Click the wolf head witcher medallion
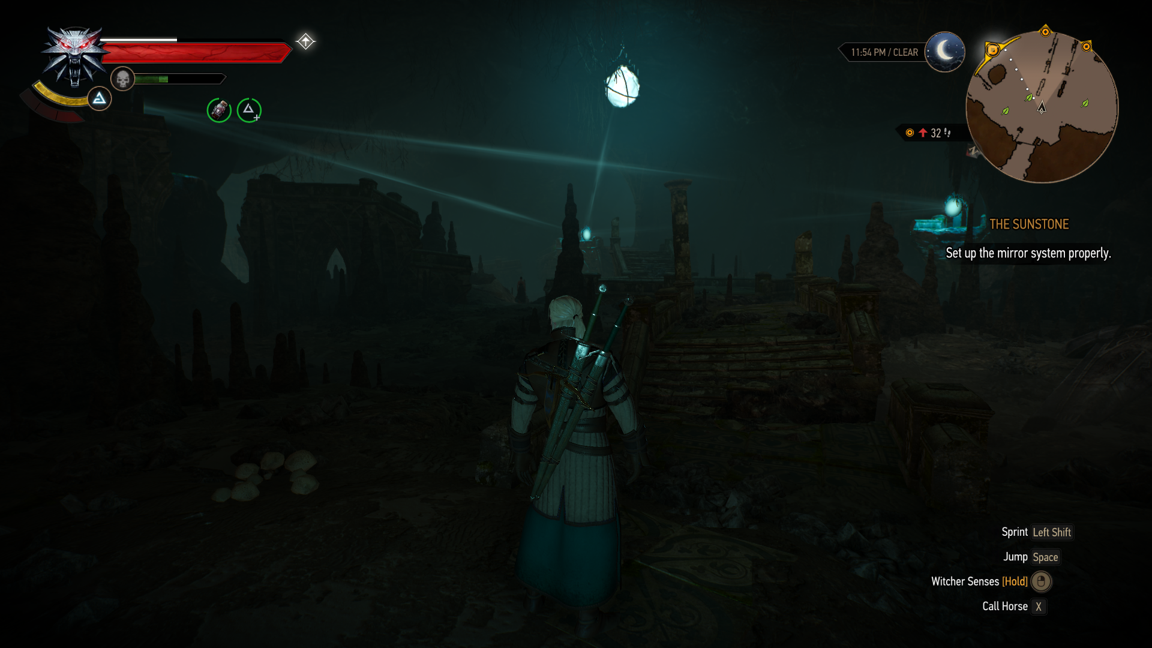 [73, 54]
